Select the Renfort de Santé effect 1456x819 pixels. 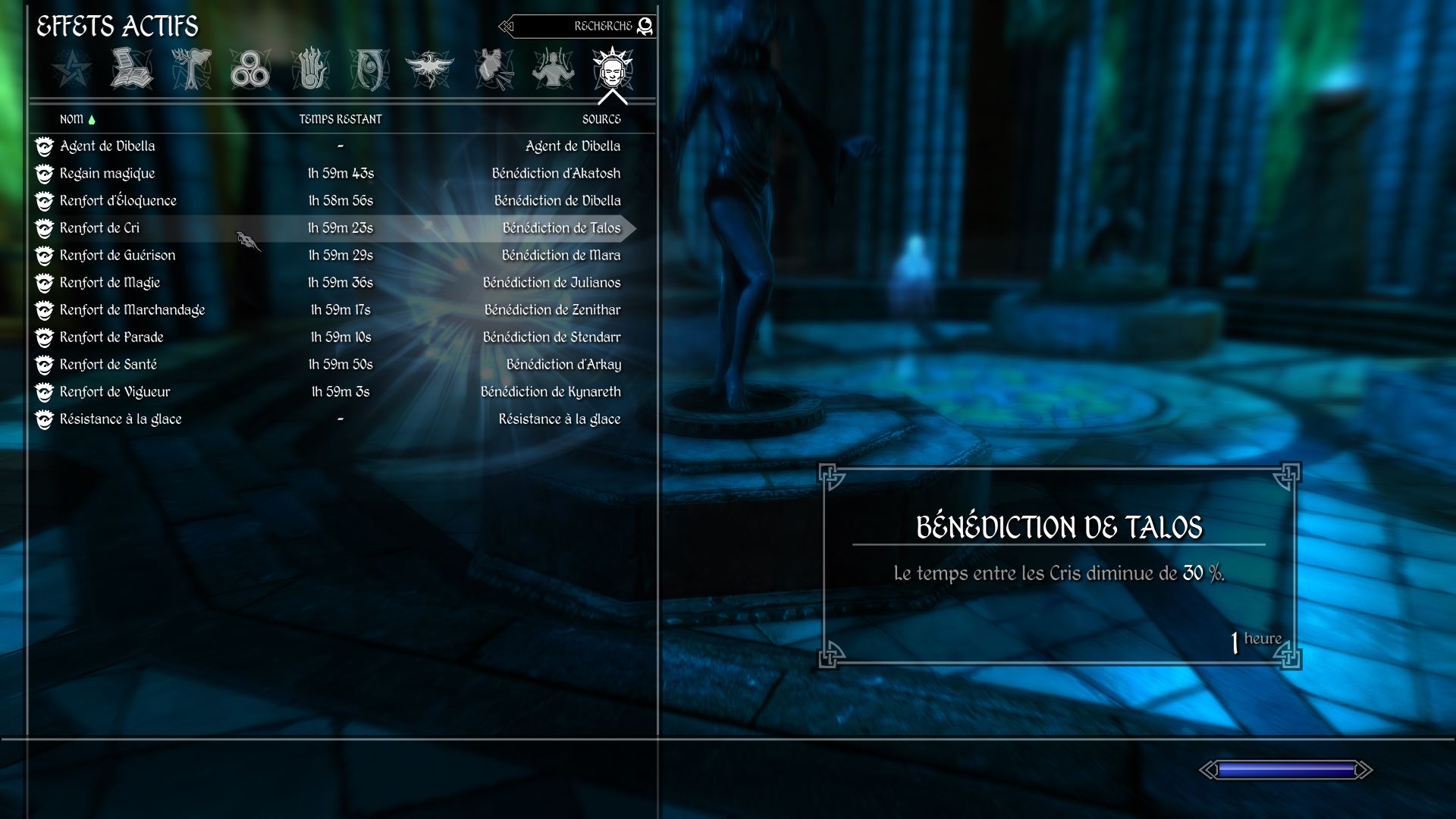(108, 365)
